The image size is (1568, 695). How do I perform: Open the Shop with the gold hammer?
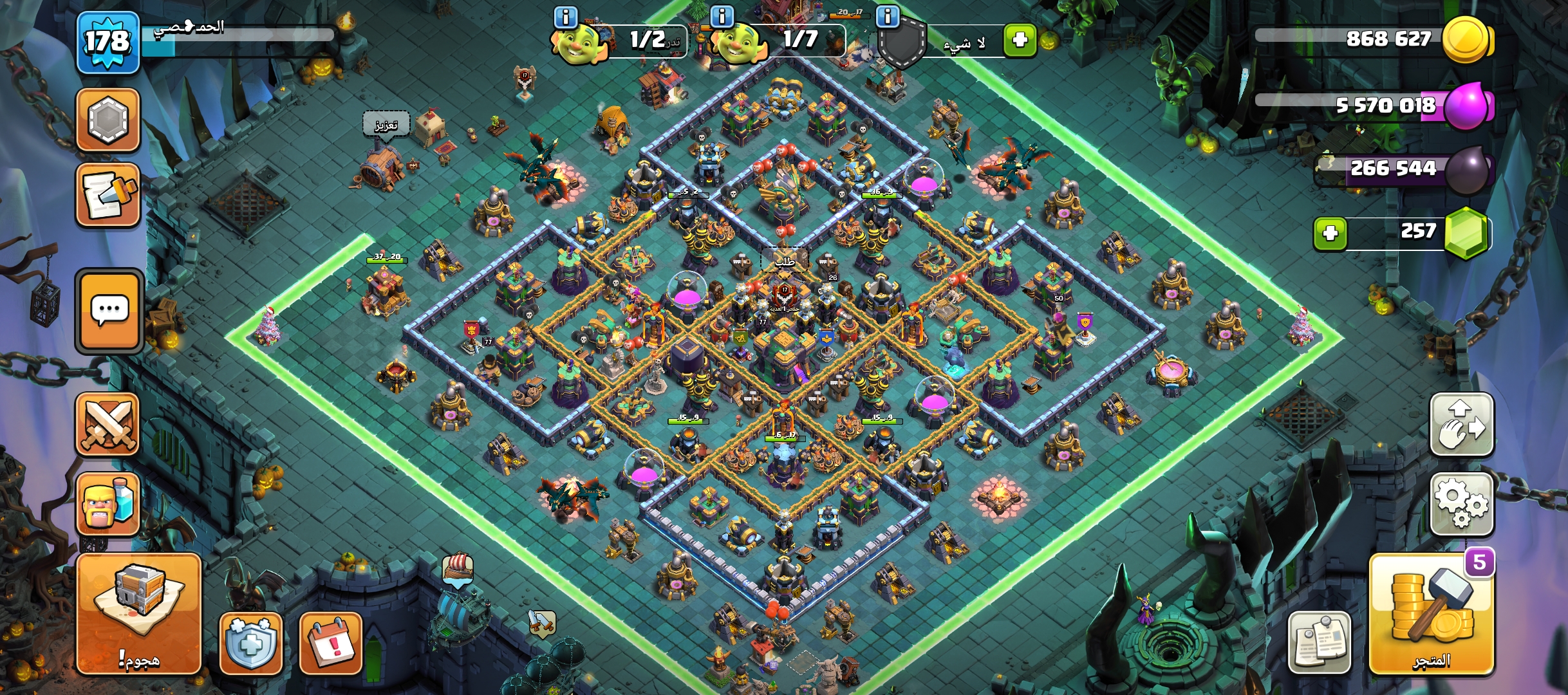click(1431, 615)
